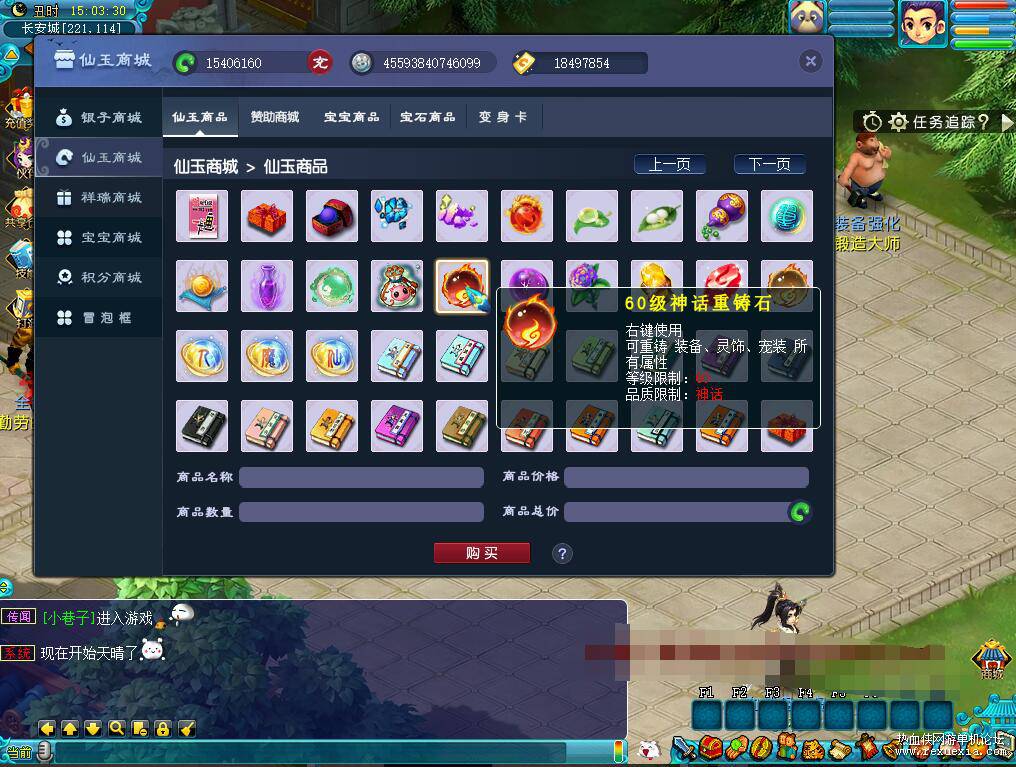1016x767 pixels.
Task: Switch to the 宝宝商品 tab
Action: [351, 117]
